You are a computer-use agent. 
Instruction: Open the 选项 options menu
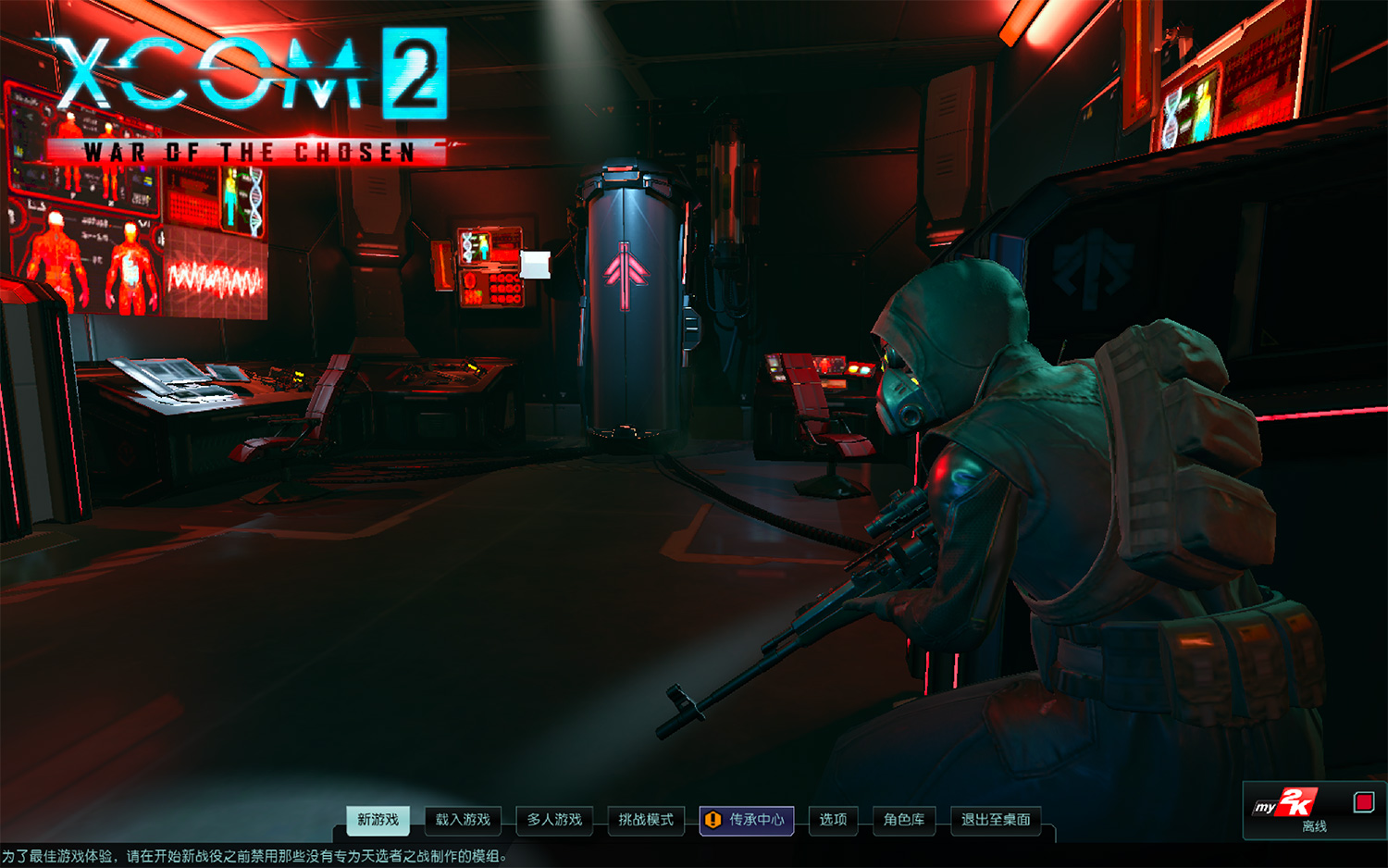pos(833,820)
